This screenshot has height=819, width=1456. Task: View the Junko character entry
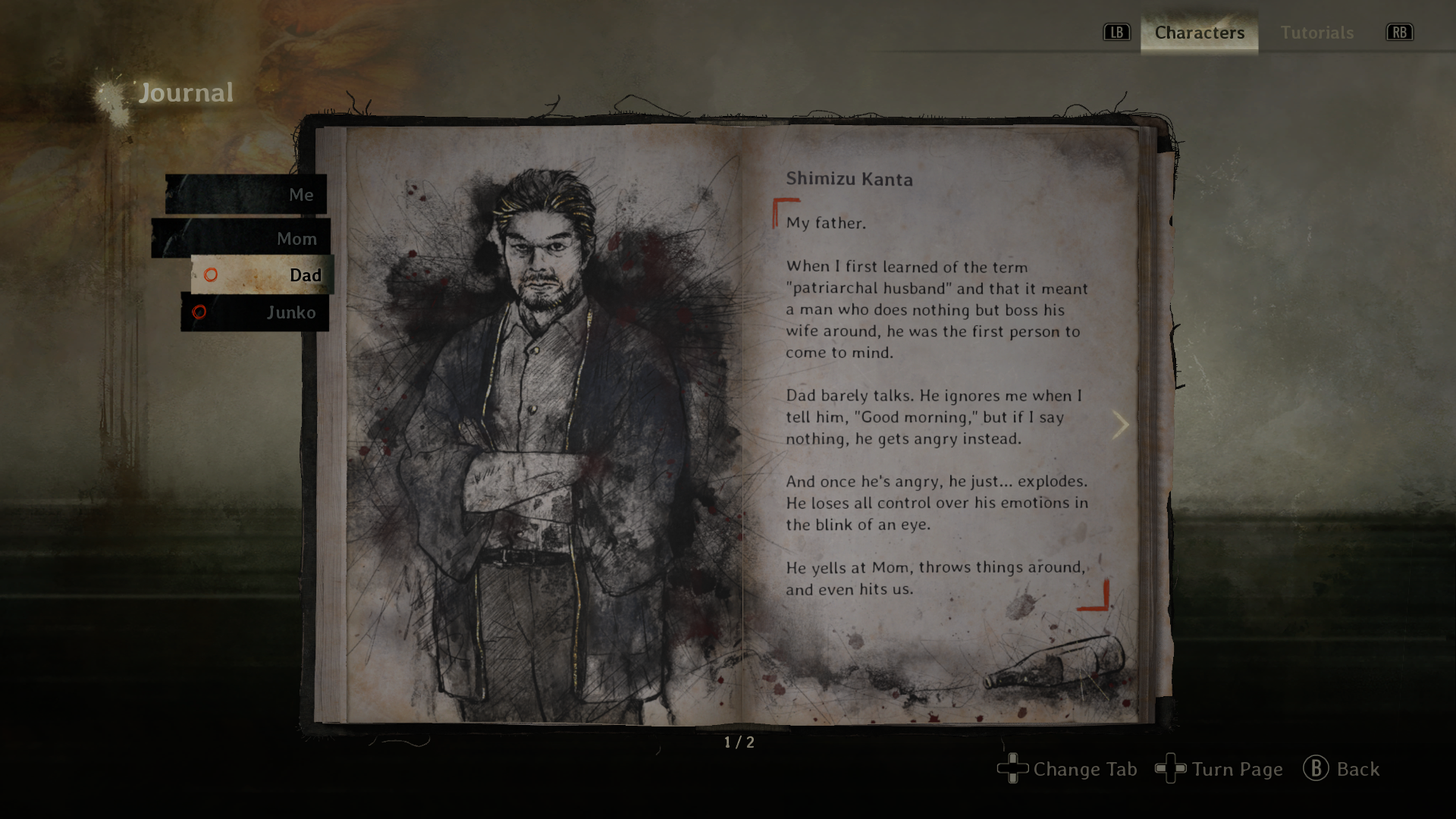tap(256, 312)
